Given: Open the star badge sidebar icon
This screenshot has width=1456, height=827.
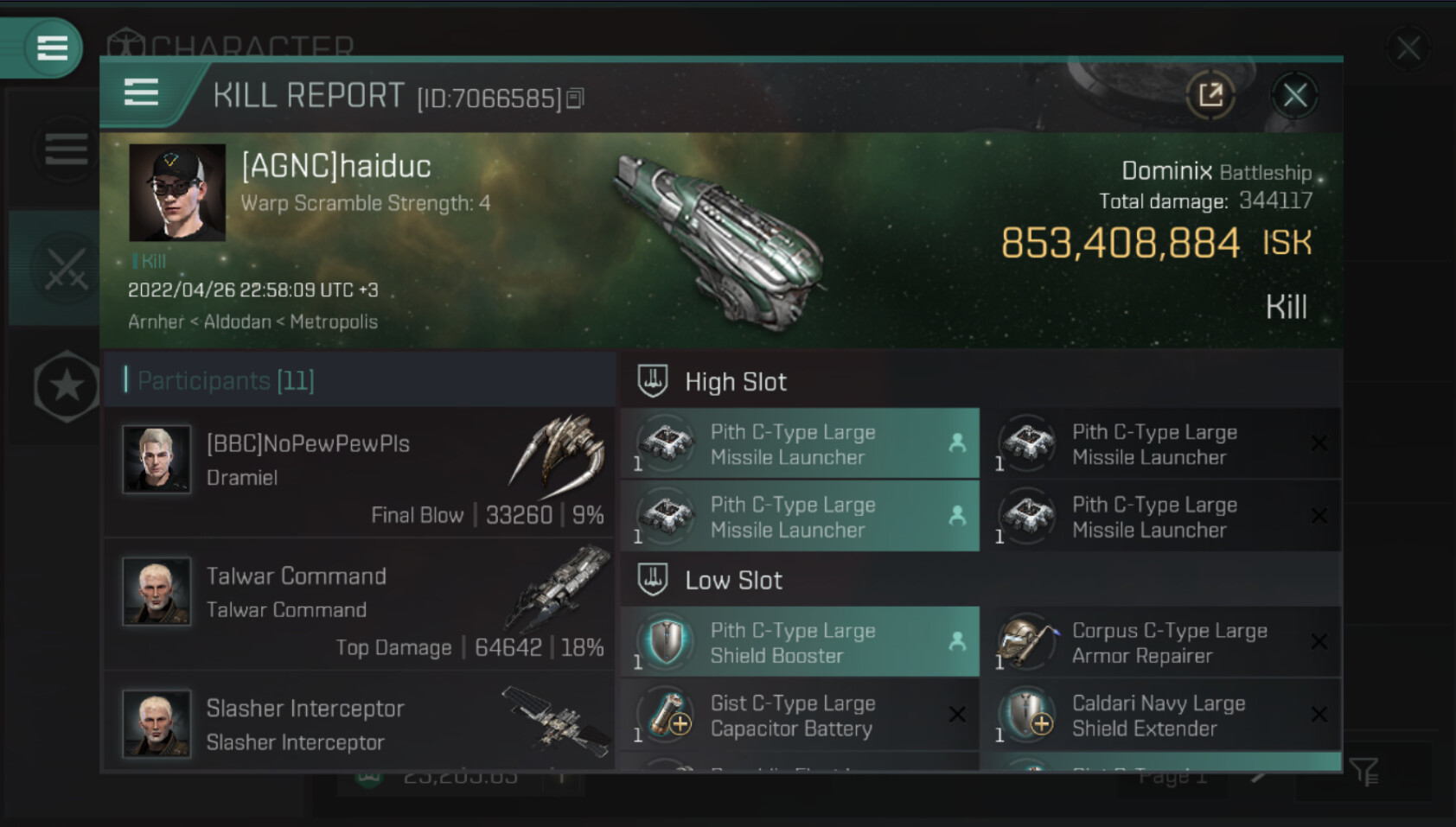Looking at the screenshot, I should click(x=66, y=386).
